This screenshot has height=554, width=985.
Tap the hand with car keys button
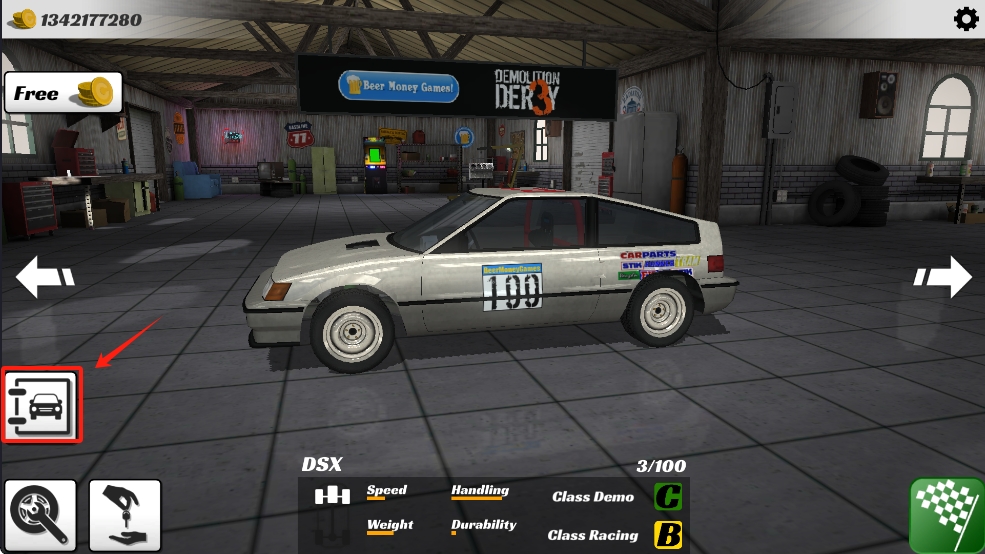[125, 515]
